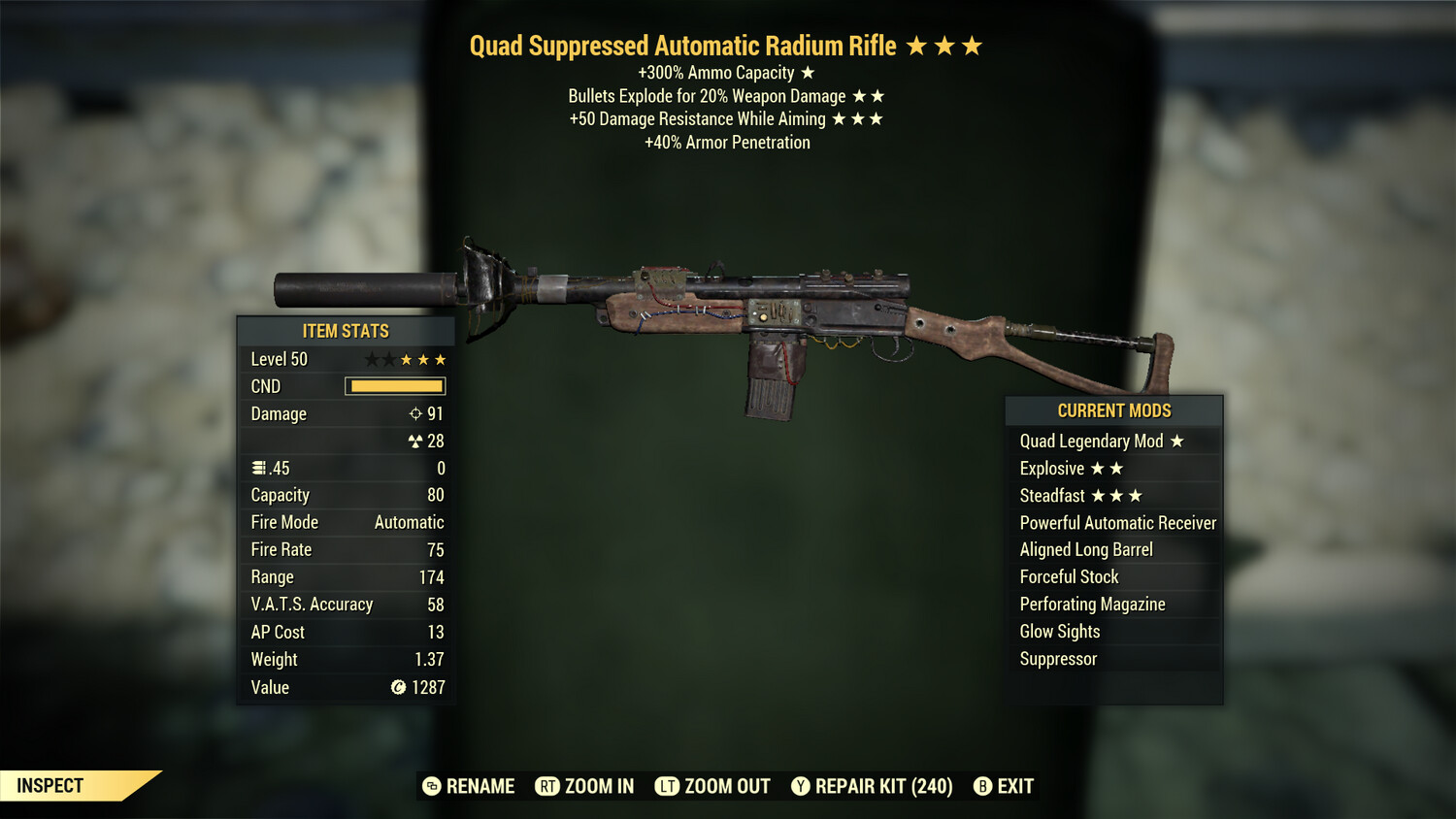Click the yellow CND condition bar
Image resolution: width=1456 pixels, height=819 pixels.
[395, 386]
